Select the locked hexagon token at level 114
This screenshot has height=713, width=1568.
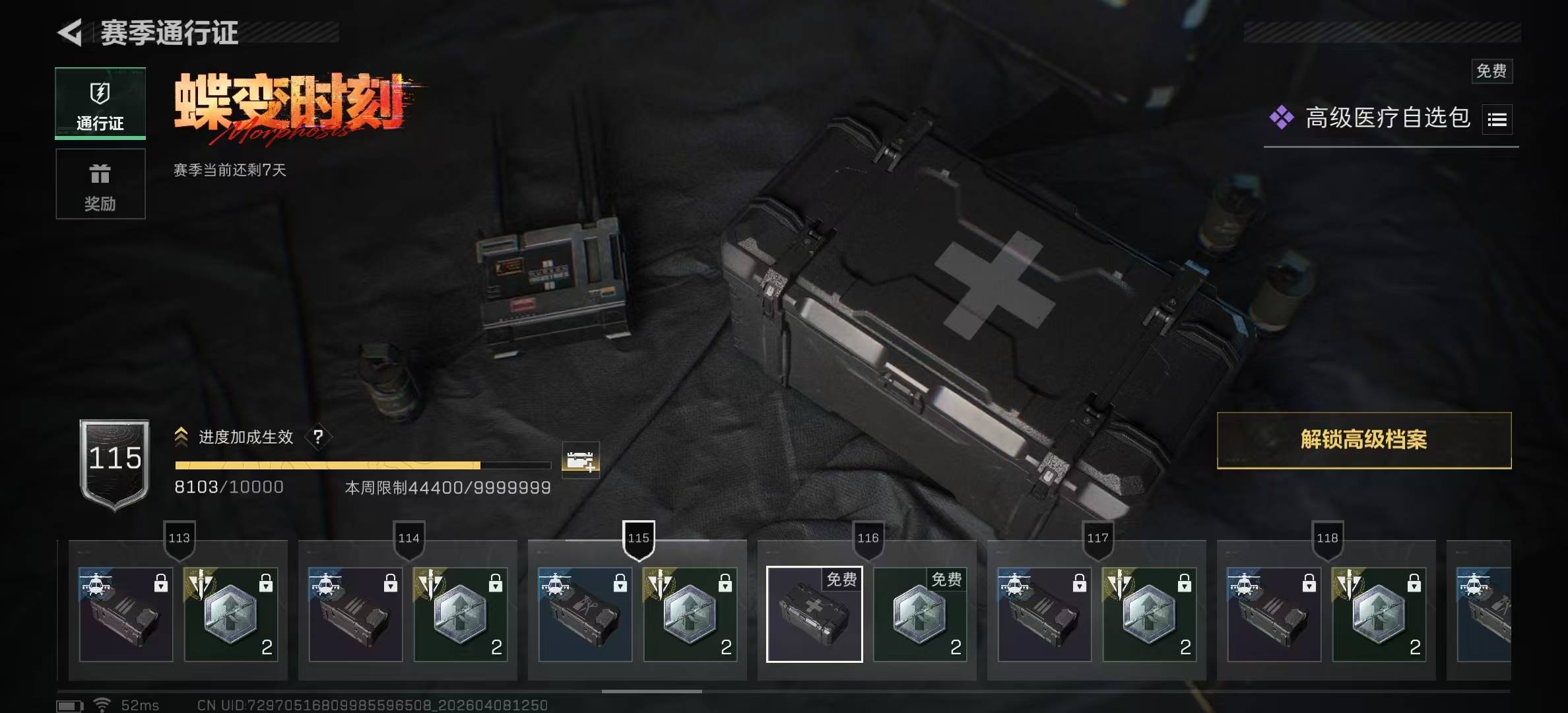[461, 614]
